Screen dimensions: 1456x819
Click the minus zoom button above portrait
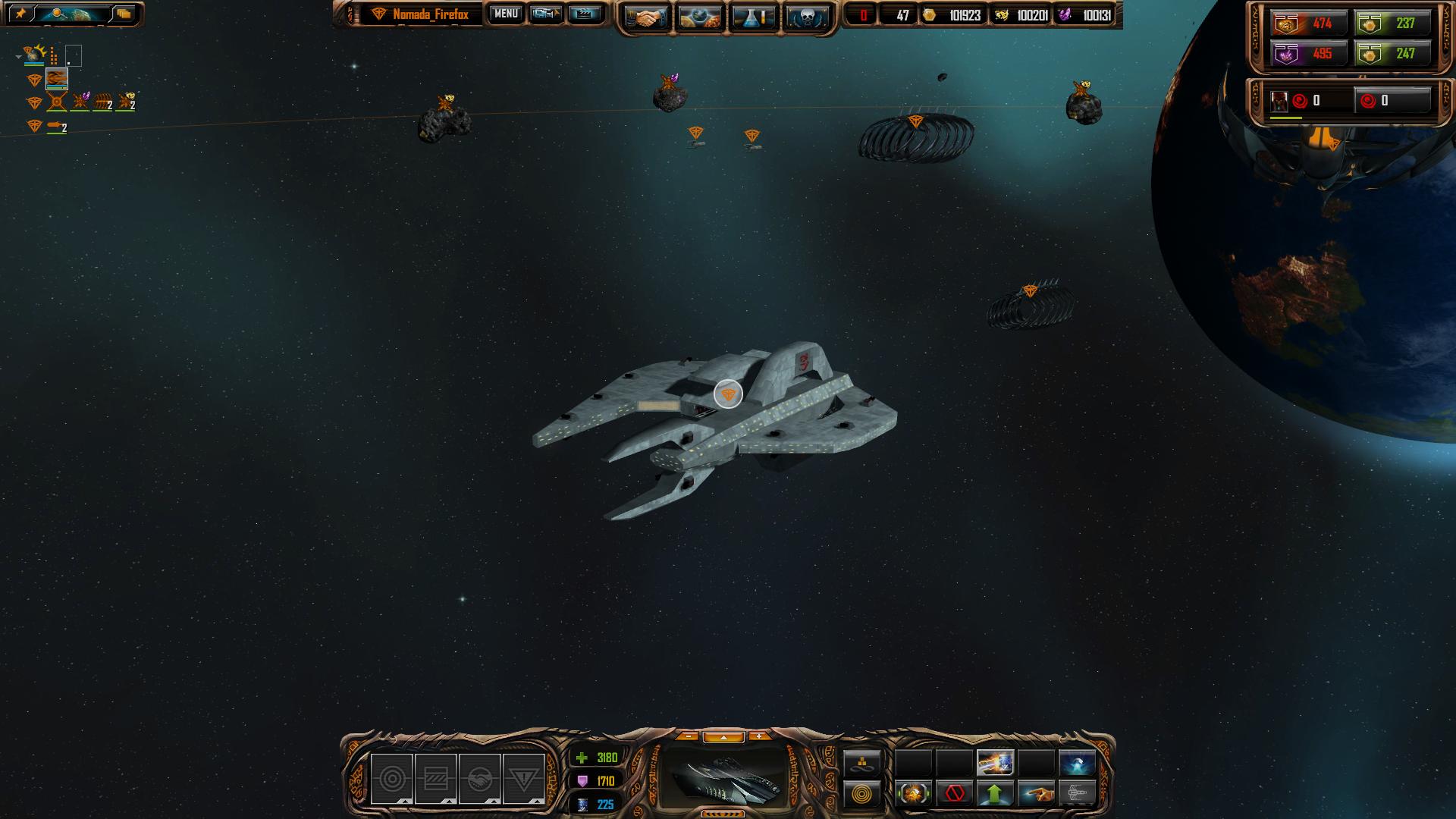click(x=688, y=736)
